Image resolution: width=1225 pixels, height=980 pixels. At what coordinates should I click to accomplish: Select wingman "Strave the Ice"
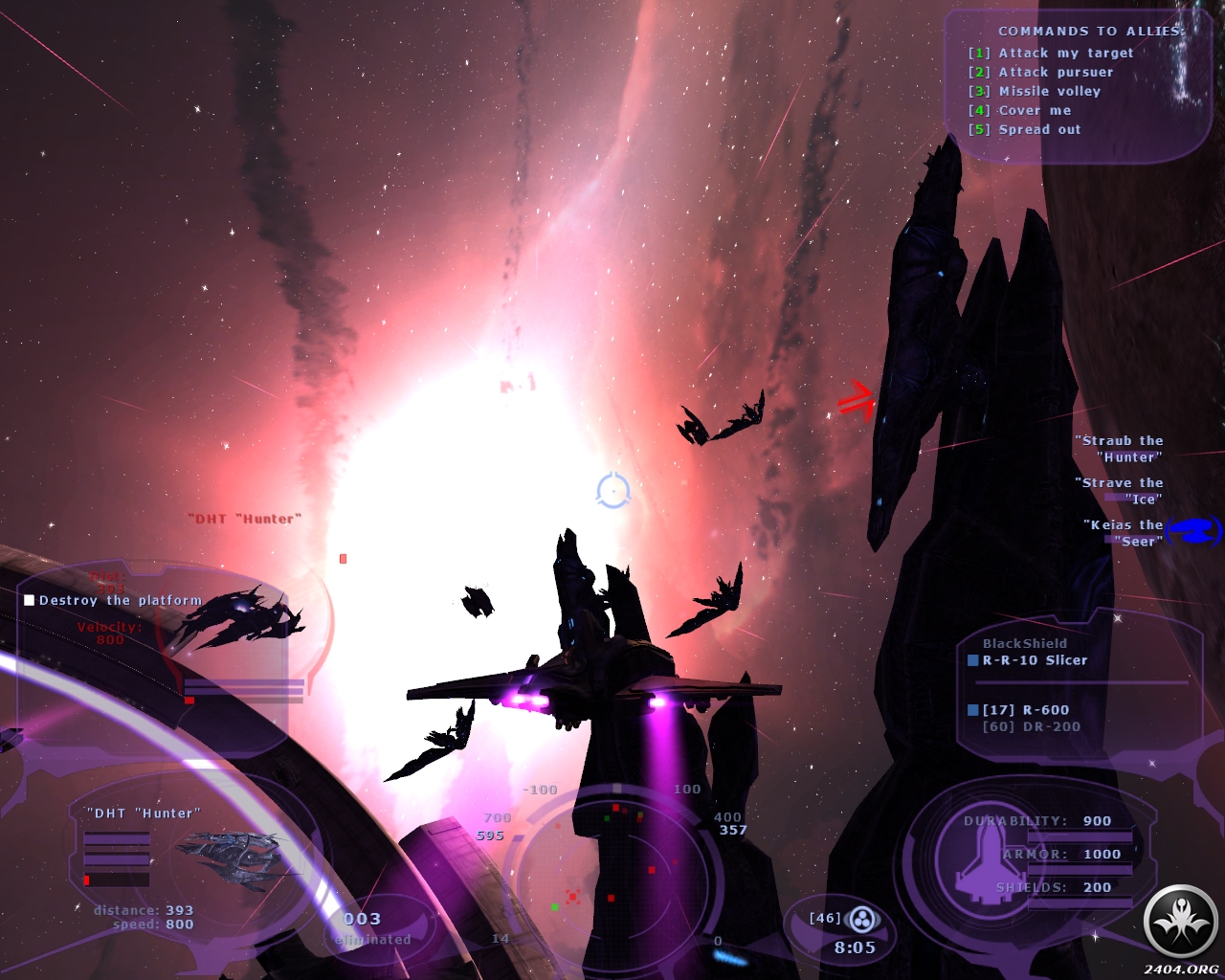[x=1122, y=491]
